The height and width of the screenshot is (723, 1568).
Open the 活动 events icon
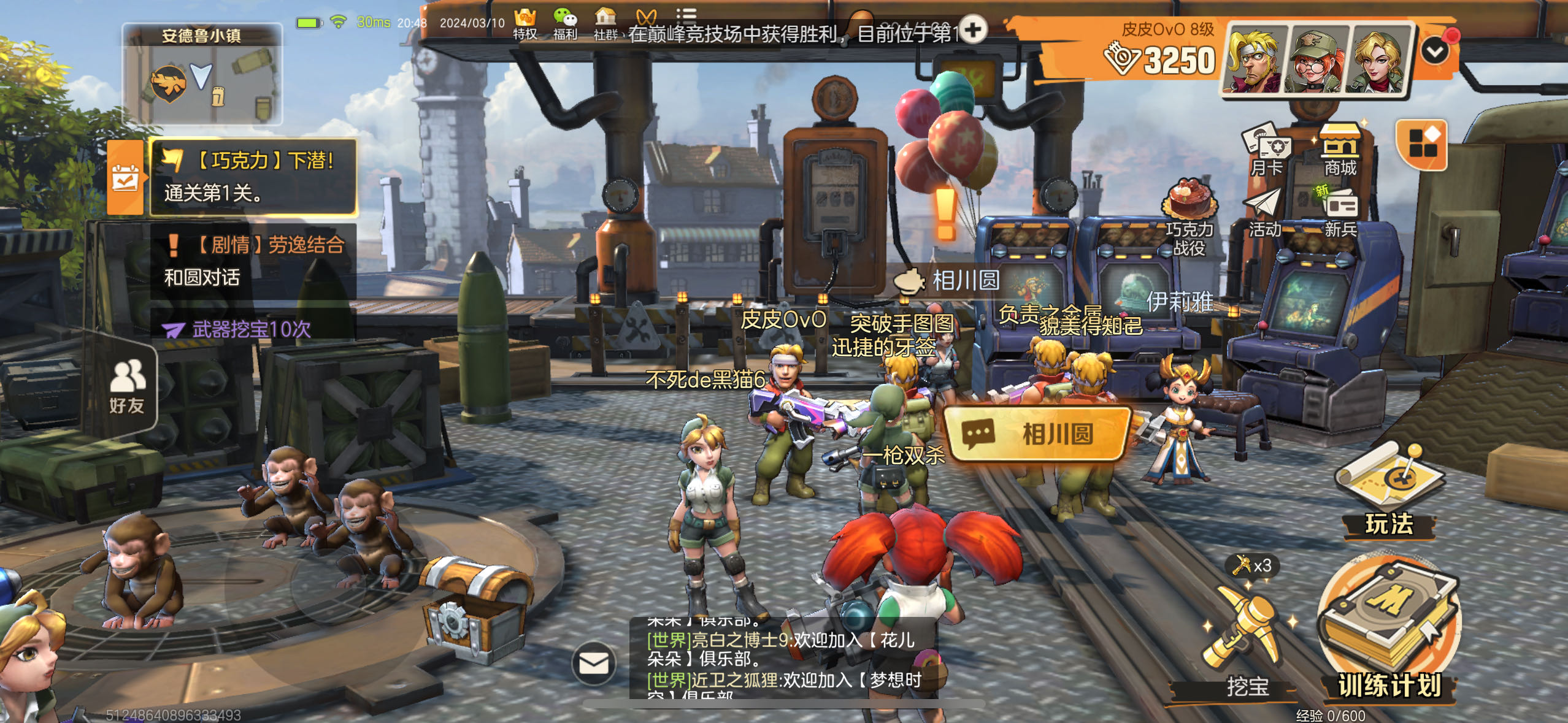1265,212
